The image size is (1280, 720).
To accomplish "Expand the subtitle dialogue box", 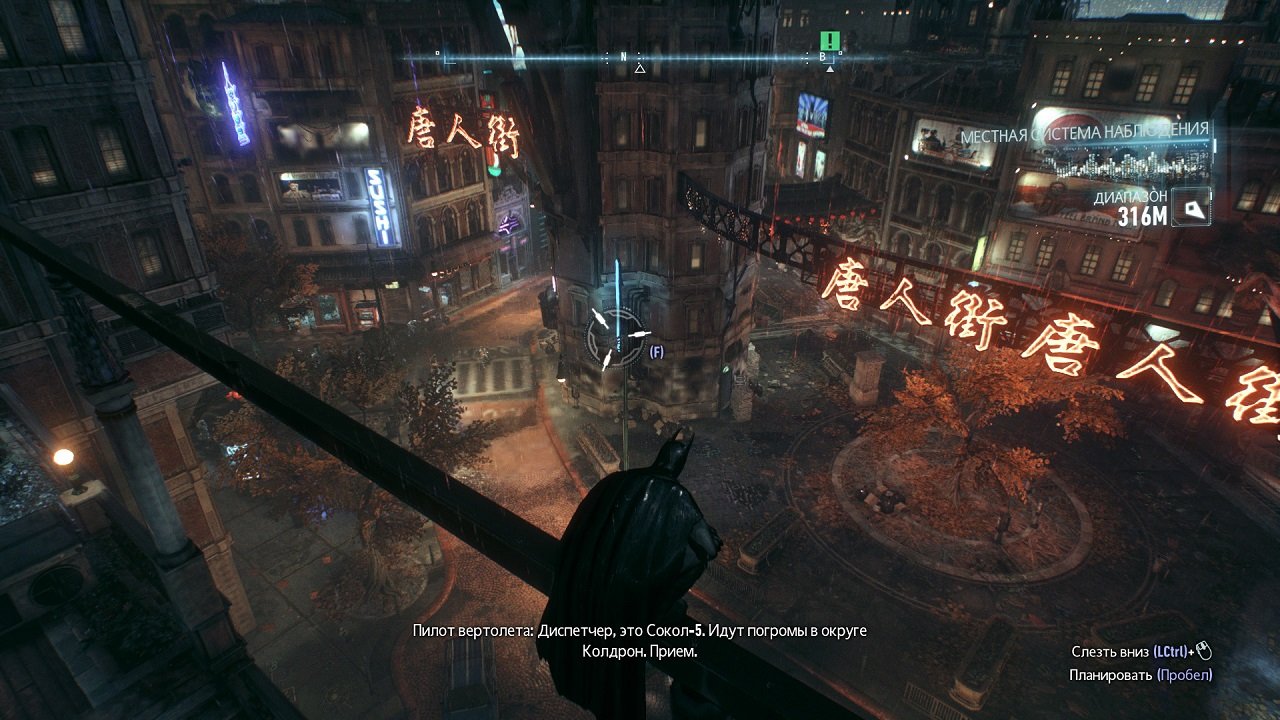I will coord(642,642).
